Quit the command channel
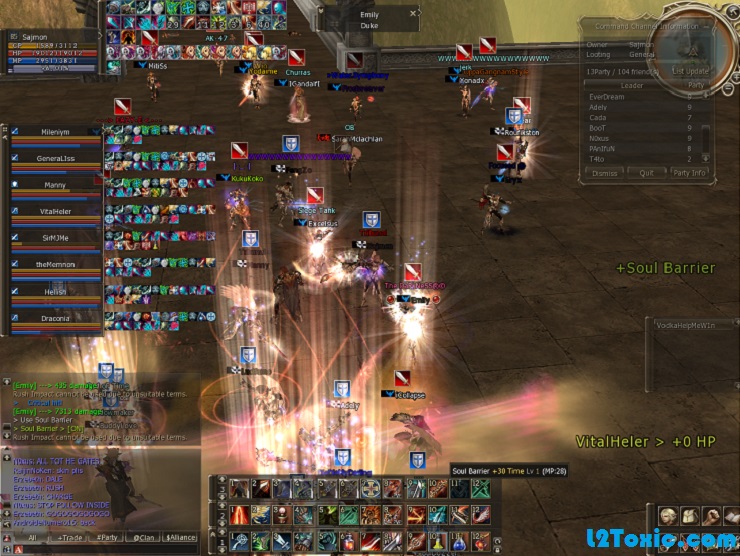The image size is (740, 556). [646, 173]
